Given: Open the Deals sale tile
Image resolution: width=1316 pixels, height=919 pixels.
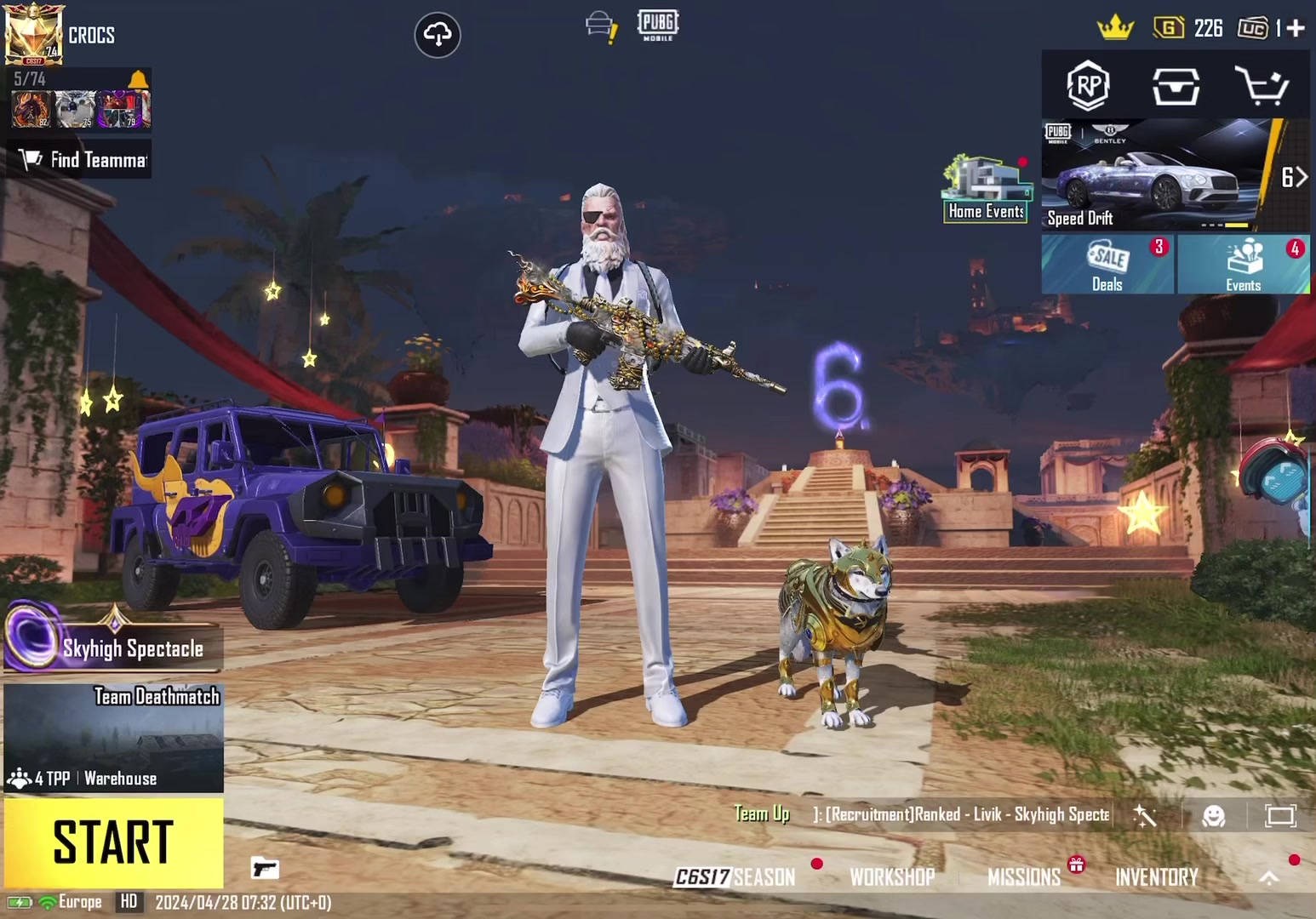Looking at the screenshot, I should (x=1107, y=265).
